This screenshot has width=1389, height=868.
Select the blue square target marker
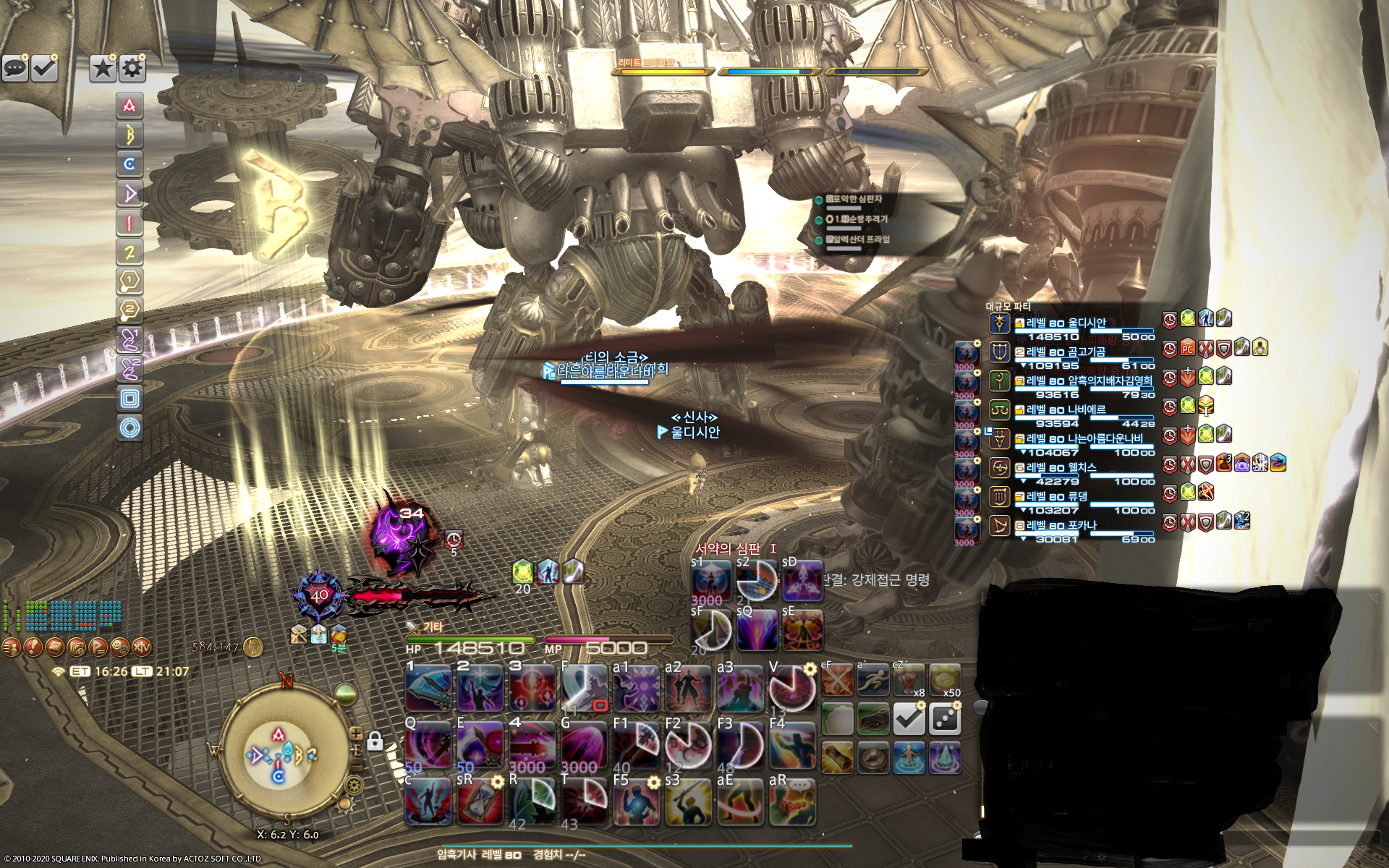129,399
